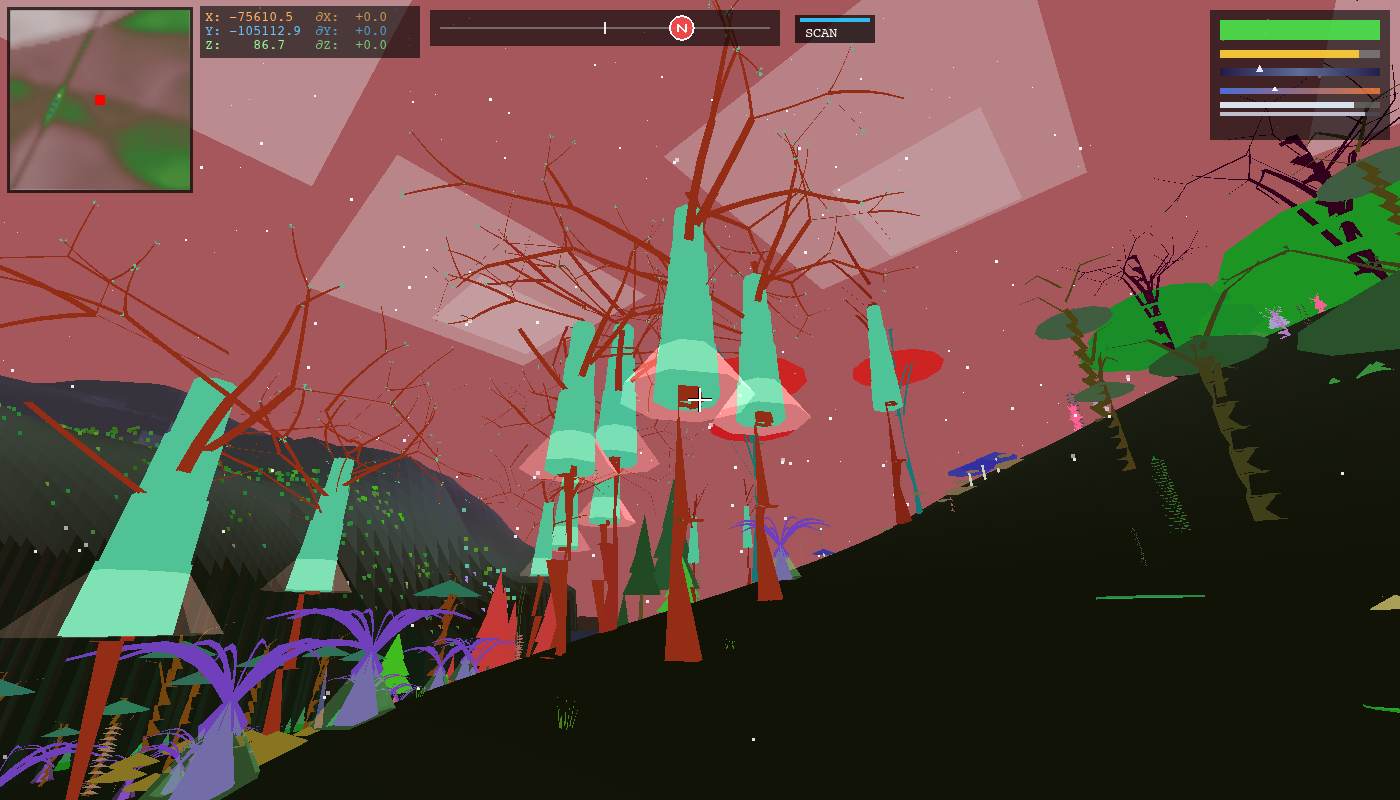The image size is (1400, 800).
Task: Open the minimap in the top-left corner
Action: click(100, 100)
